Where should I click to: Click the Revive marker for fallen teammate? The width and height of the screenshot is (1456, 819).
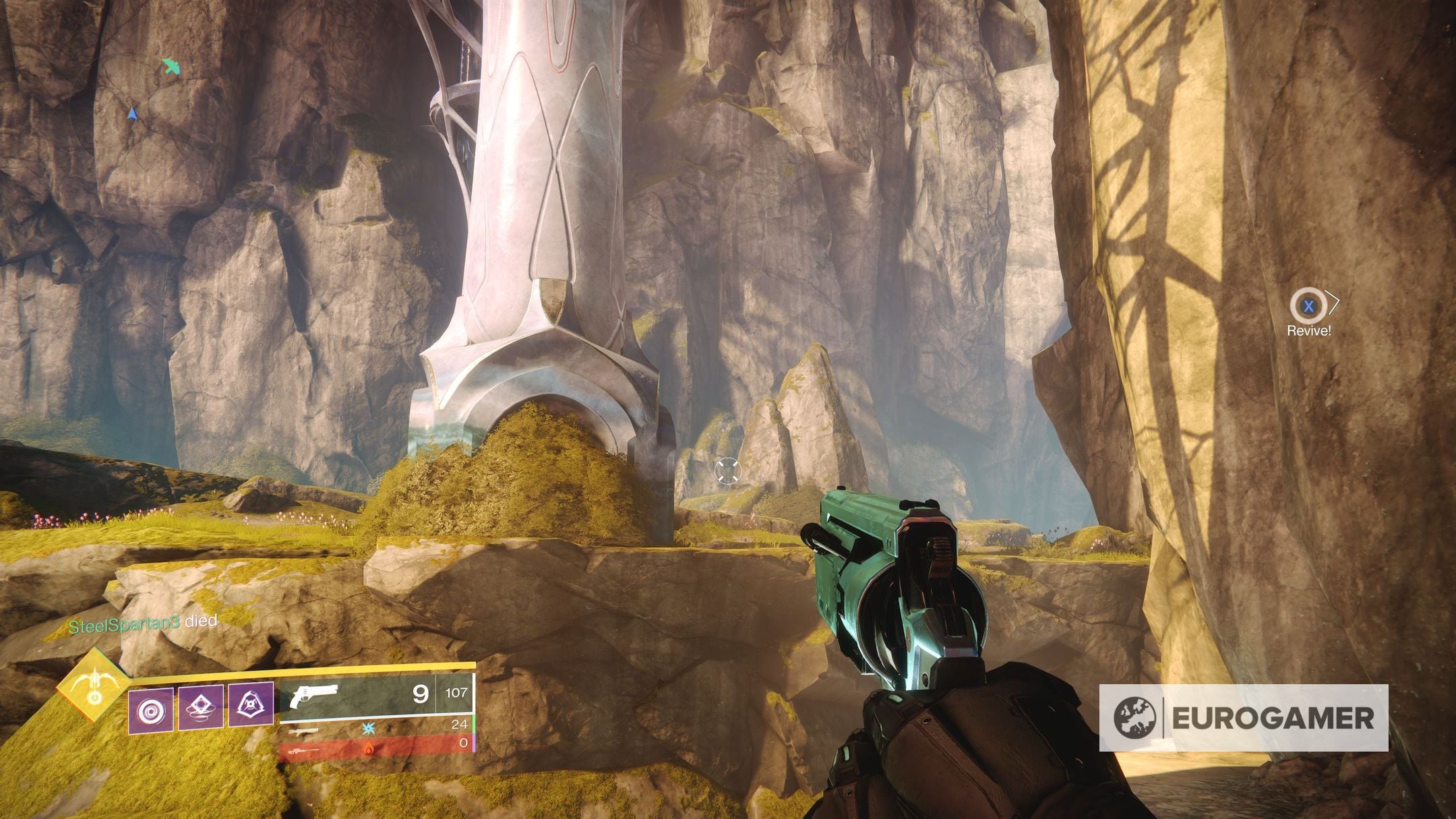click(1308, 307)
